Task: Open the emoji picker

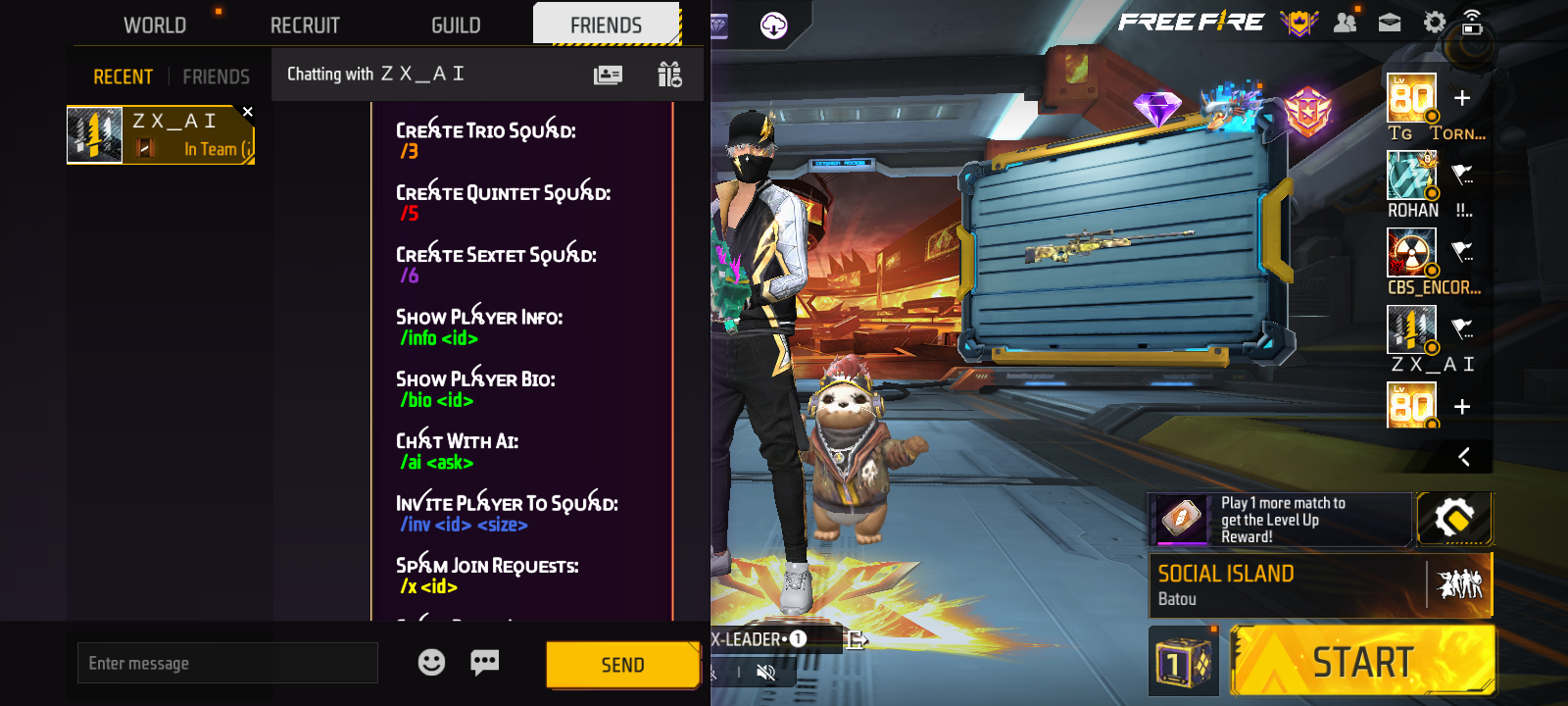Action: [431, 663]
